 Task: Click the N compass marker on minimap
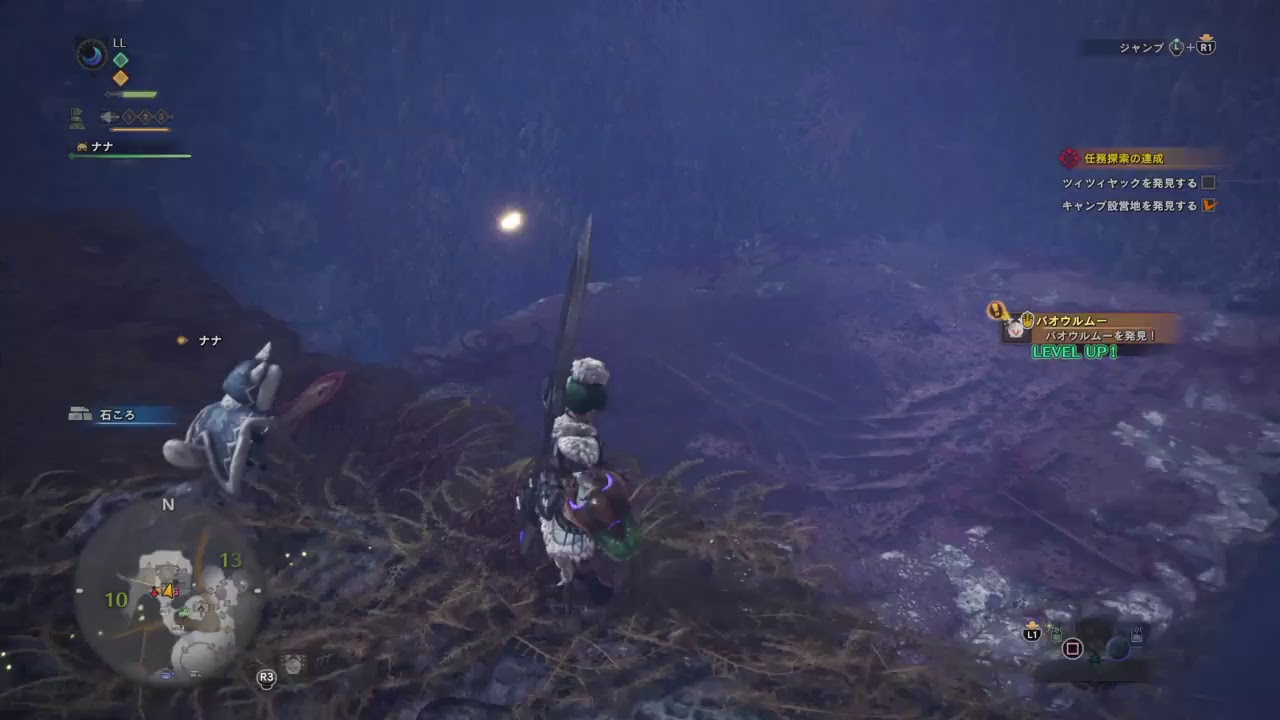click(x=166, y=506)
